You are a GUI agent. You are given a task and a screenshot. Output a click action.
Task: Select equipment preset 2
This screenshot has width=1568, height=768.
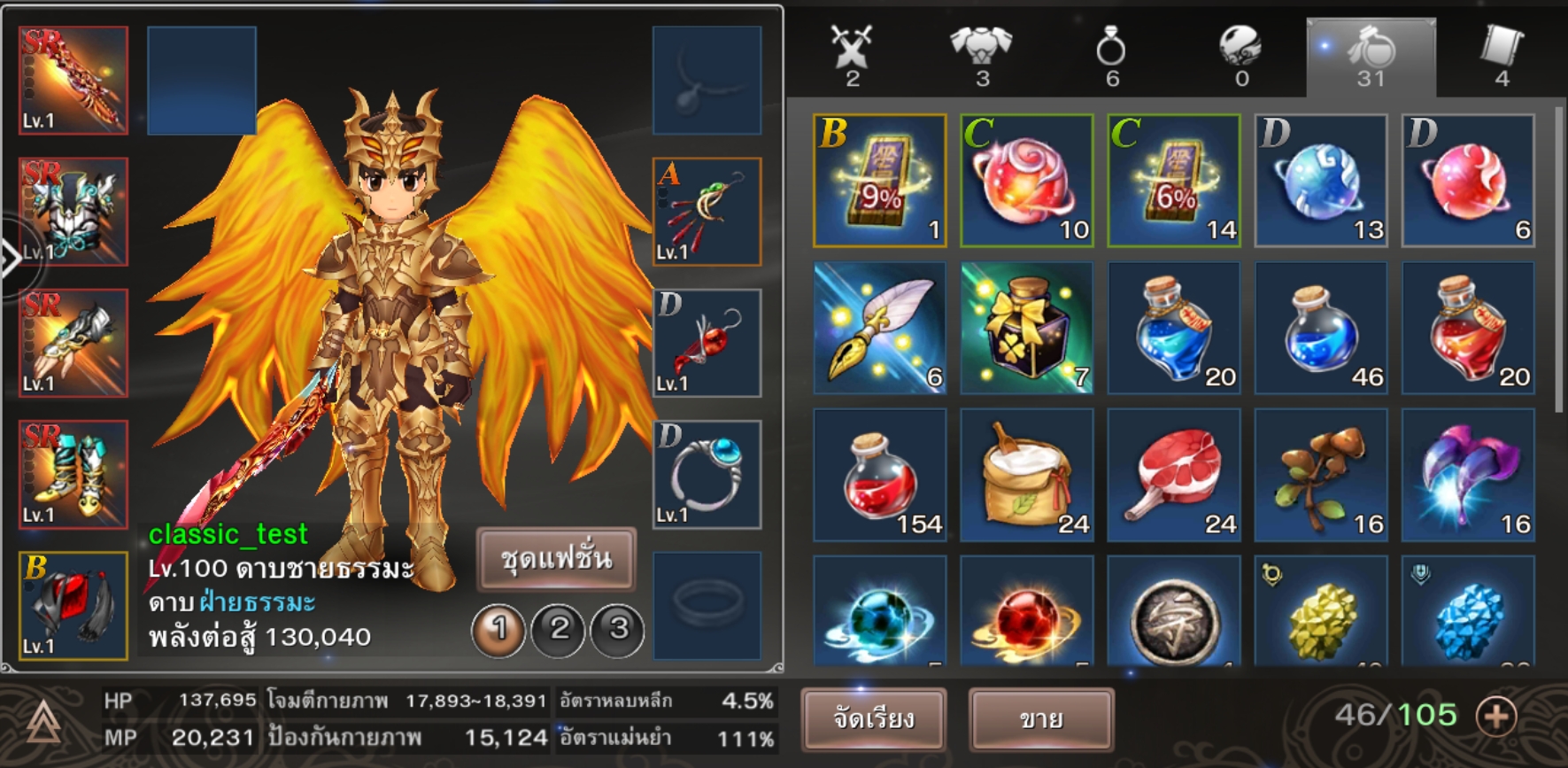[x=559, y=630]
